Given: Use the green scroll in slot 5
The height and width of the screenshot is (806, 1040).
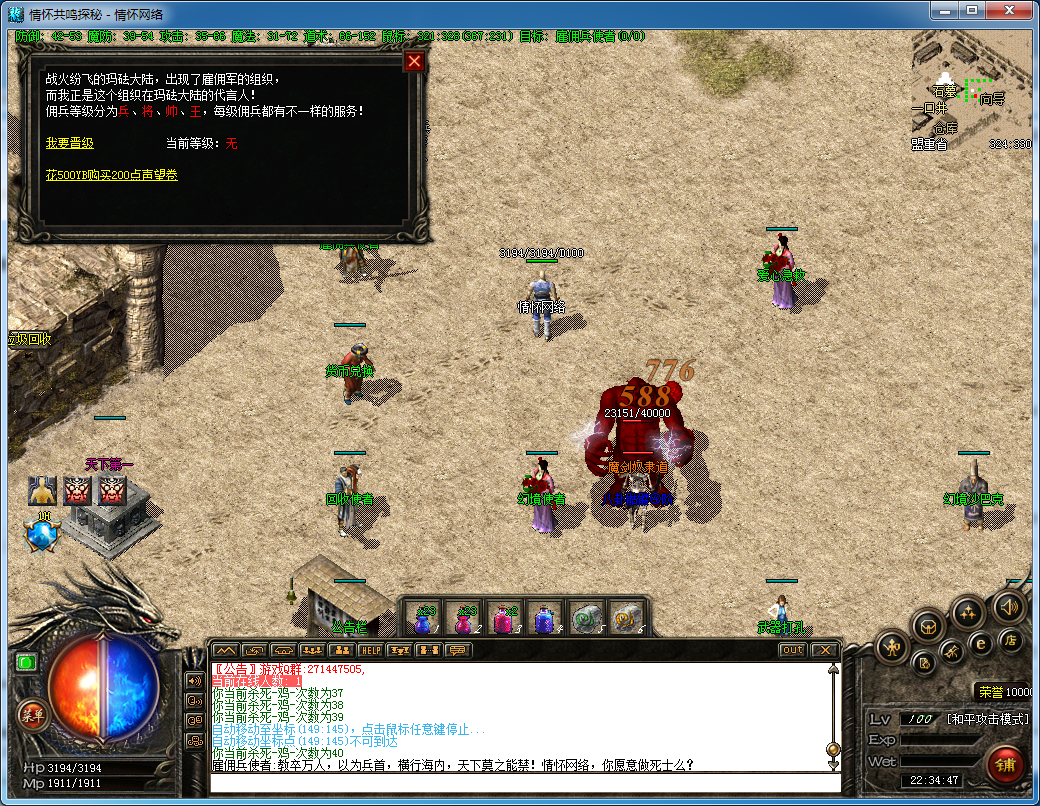Looking at the screenshot, I should tap(584, 620).
